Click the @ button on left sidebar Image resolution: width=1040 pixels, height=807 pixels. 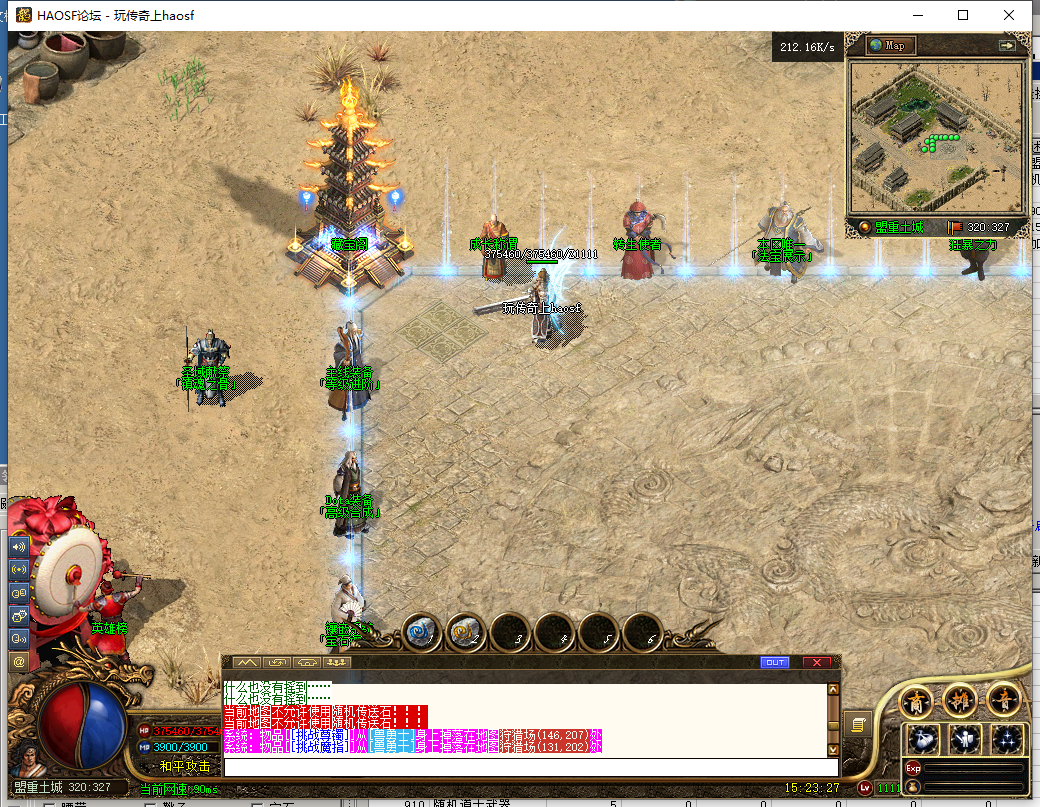(18, 661)
